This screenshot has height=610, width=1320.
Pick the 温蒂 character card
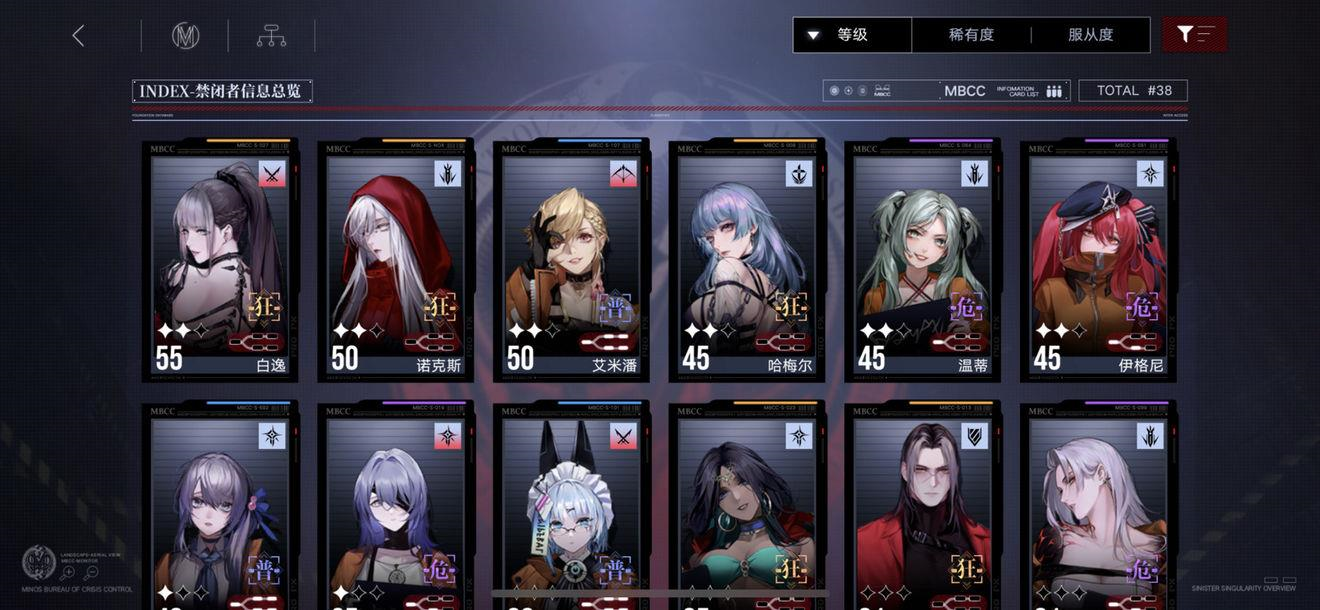923,260
